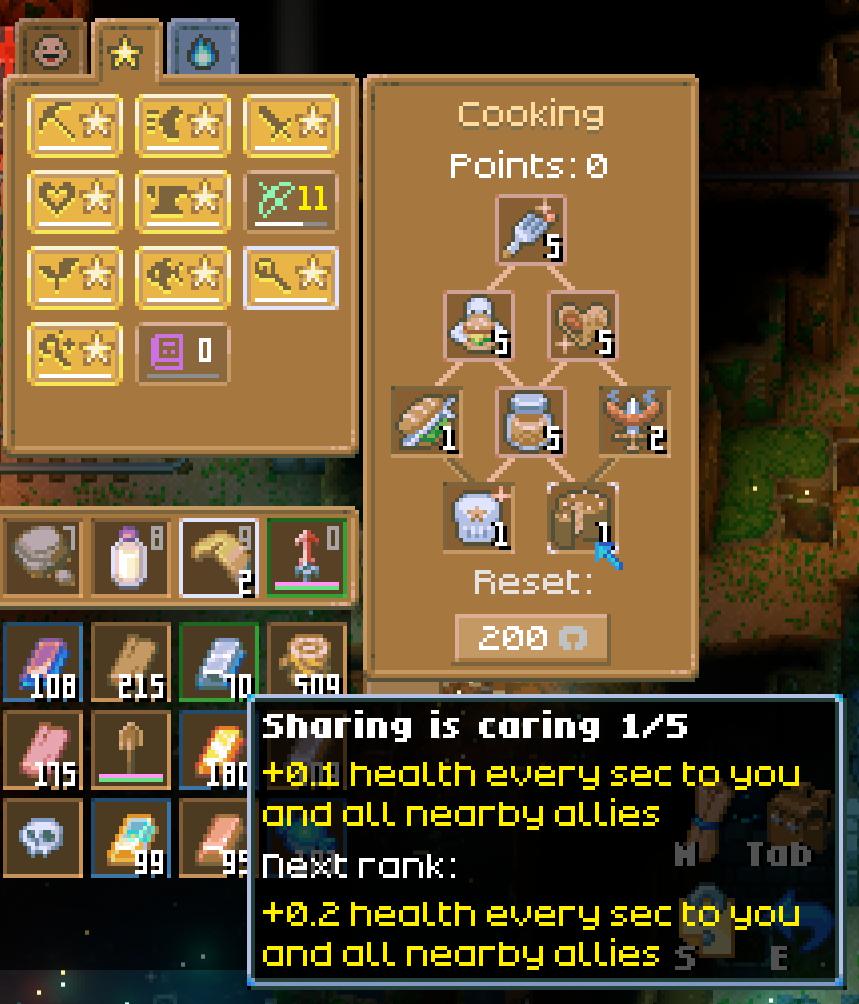Select the croissant hotbar slot
Screen dimensions: 859x1004
point(218,557)
